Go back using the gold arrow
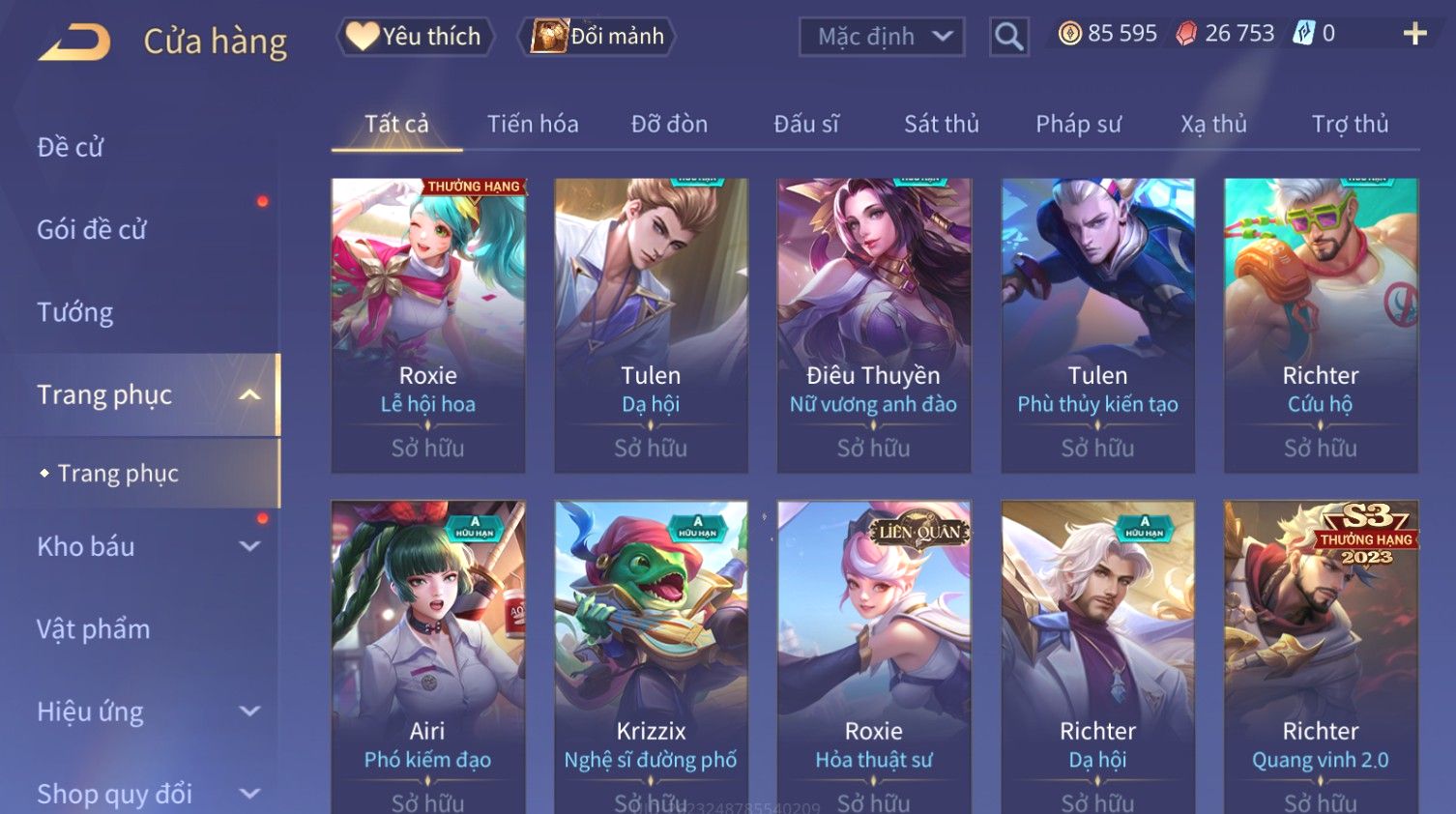 (x=74, y=42)
